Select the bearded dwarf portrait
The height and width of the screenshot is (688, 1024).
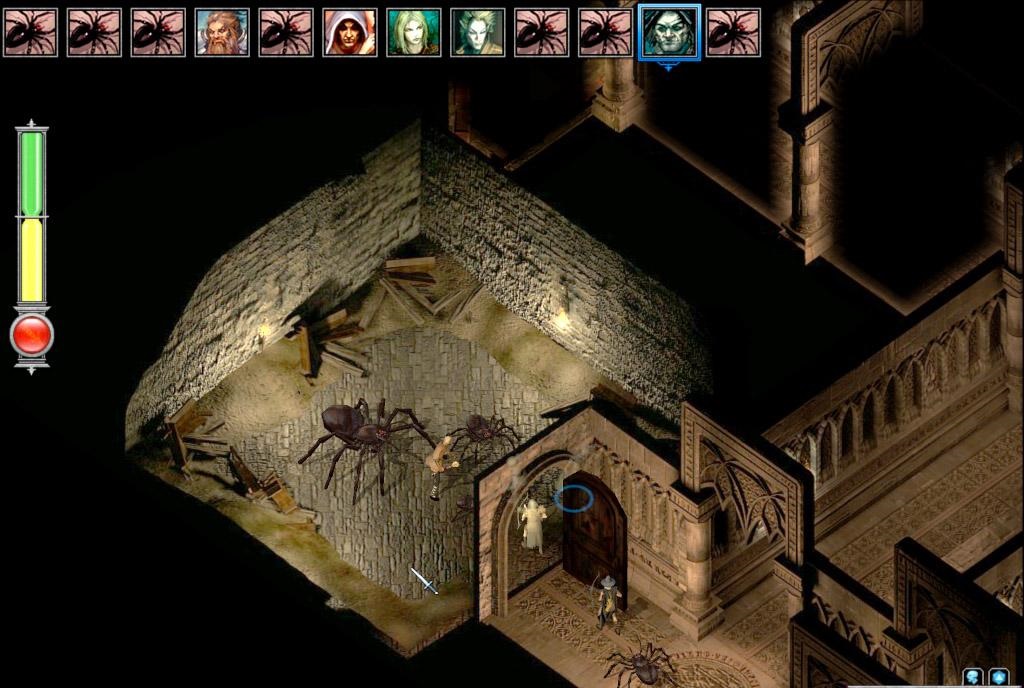[222, 32]
